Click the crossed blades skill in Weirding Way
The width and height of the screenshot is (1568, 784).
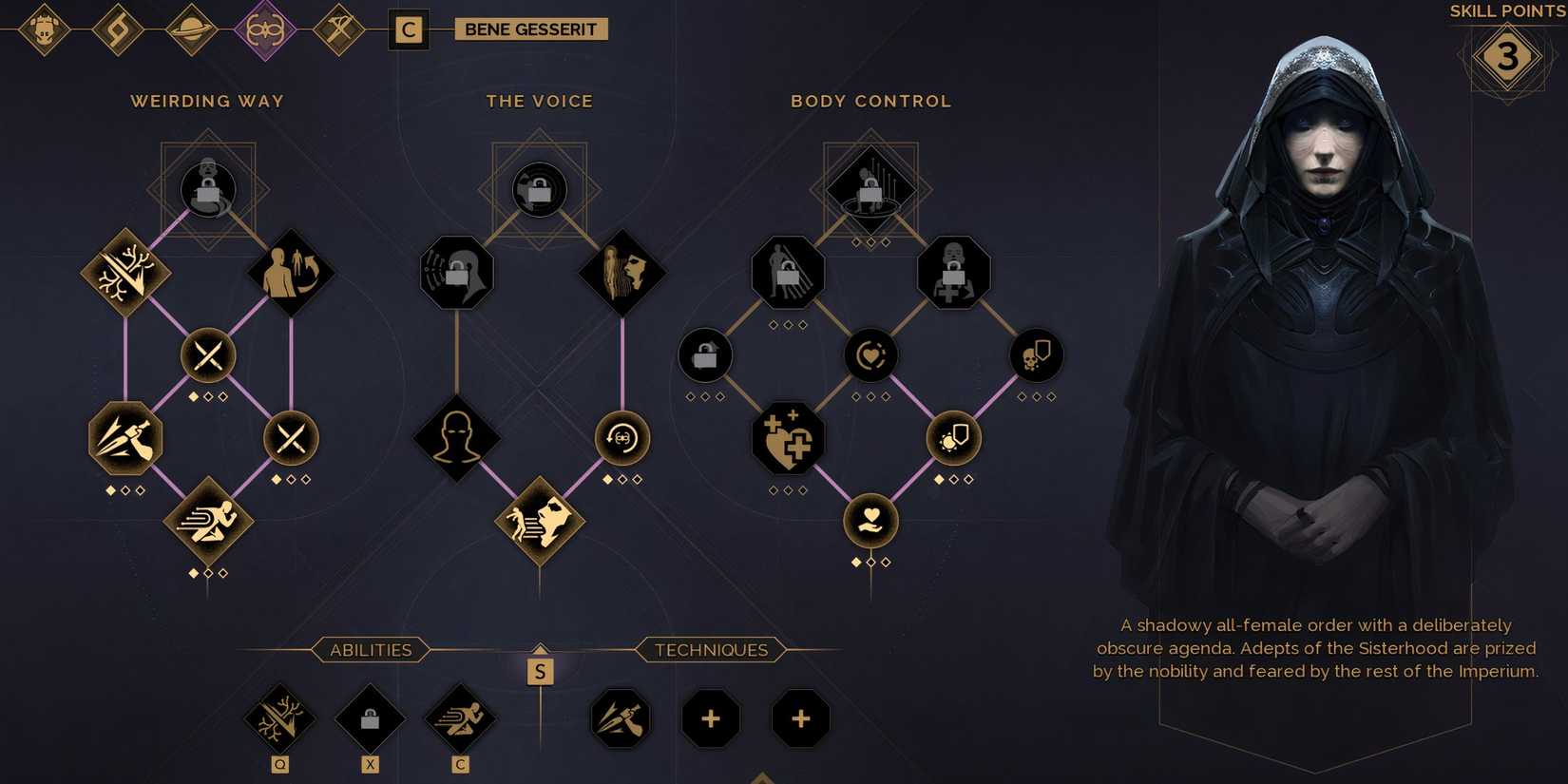coord(207,354)
